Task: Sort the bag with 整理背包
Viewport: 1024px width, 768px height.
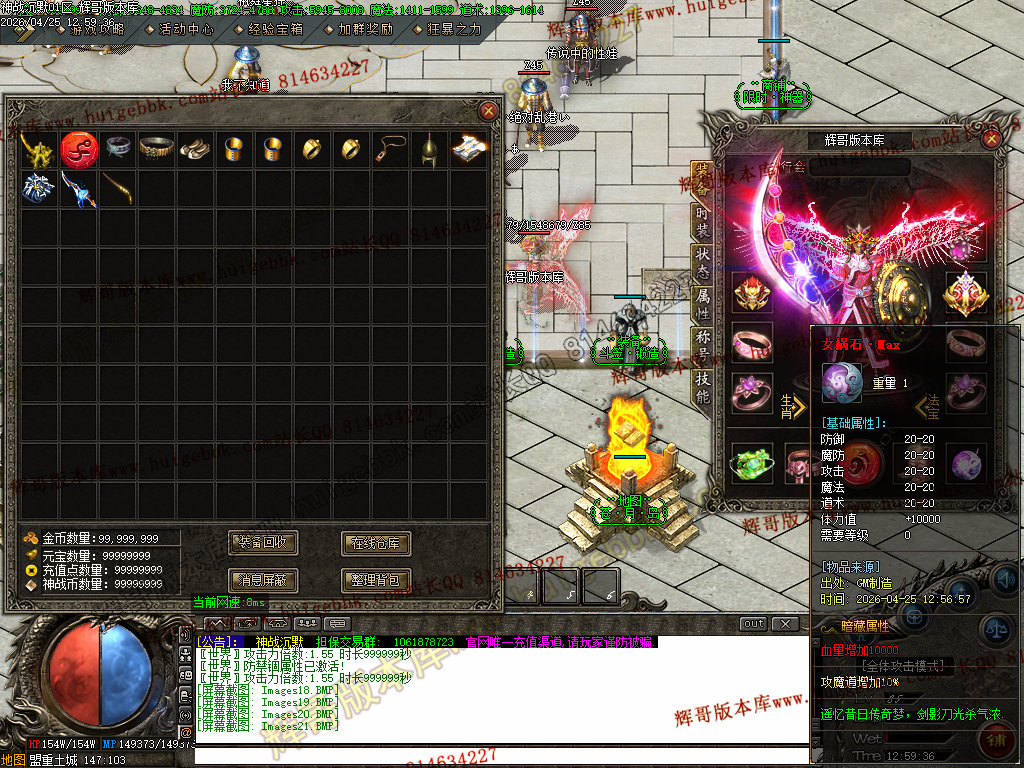Action: tap(376, 579)
